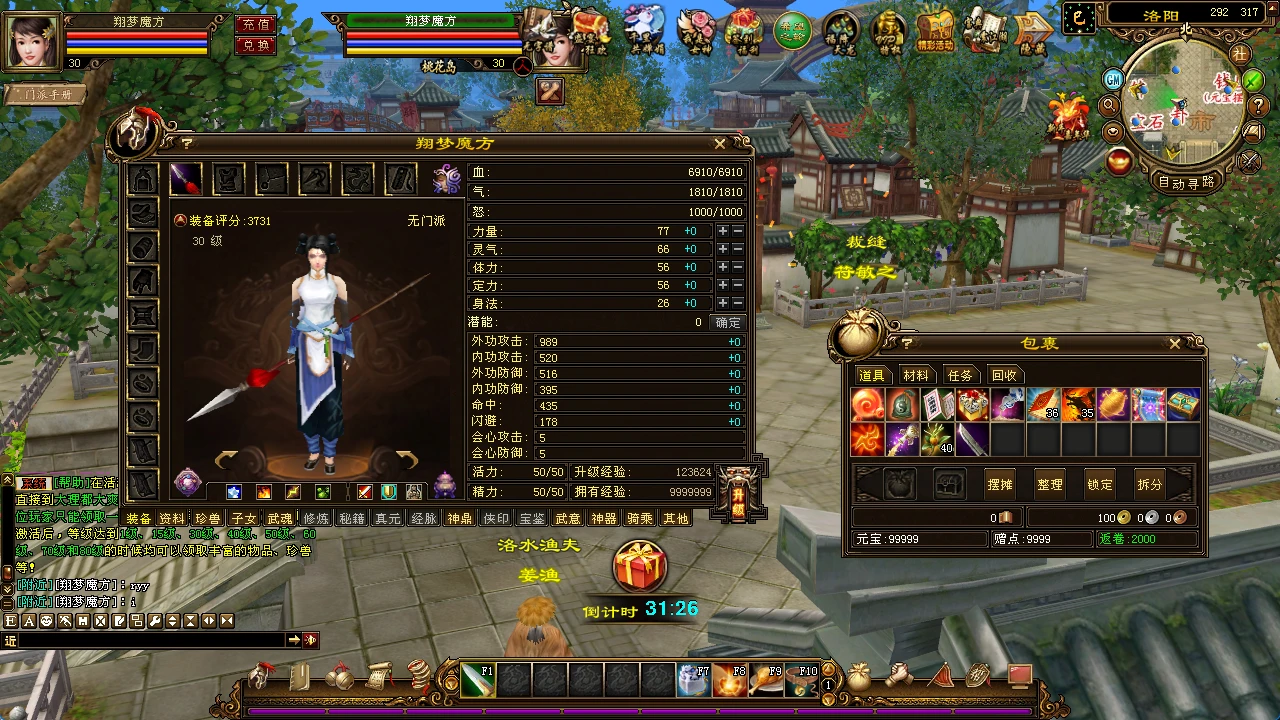Image resolution: width=1280 pixels, height=720 pixels.
Task: Switch to the 珍兽 pet tab
Action: coord(207,518)
